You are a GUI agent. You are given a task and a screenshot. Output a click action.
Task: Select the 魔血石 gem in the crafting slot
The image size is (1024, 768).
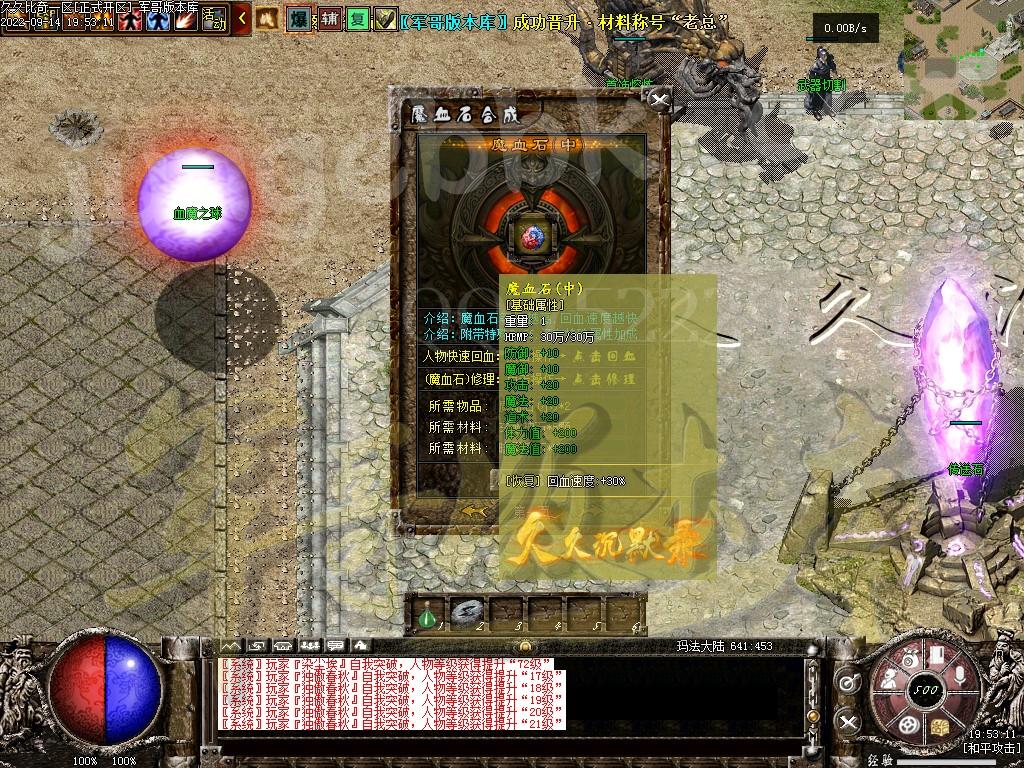[532, 236]
